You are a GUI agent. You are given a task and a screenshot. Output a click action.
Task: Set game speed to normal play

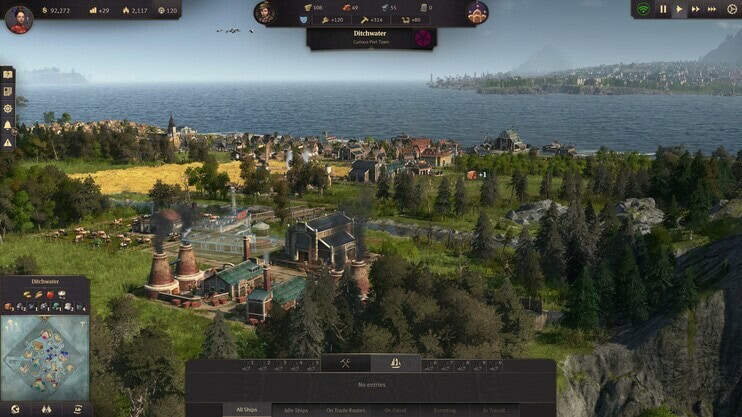point(680,9)
